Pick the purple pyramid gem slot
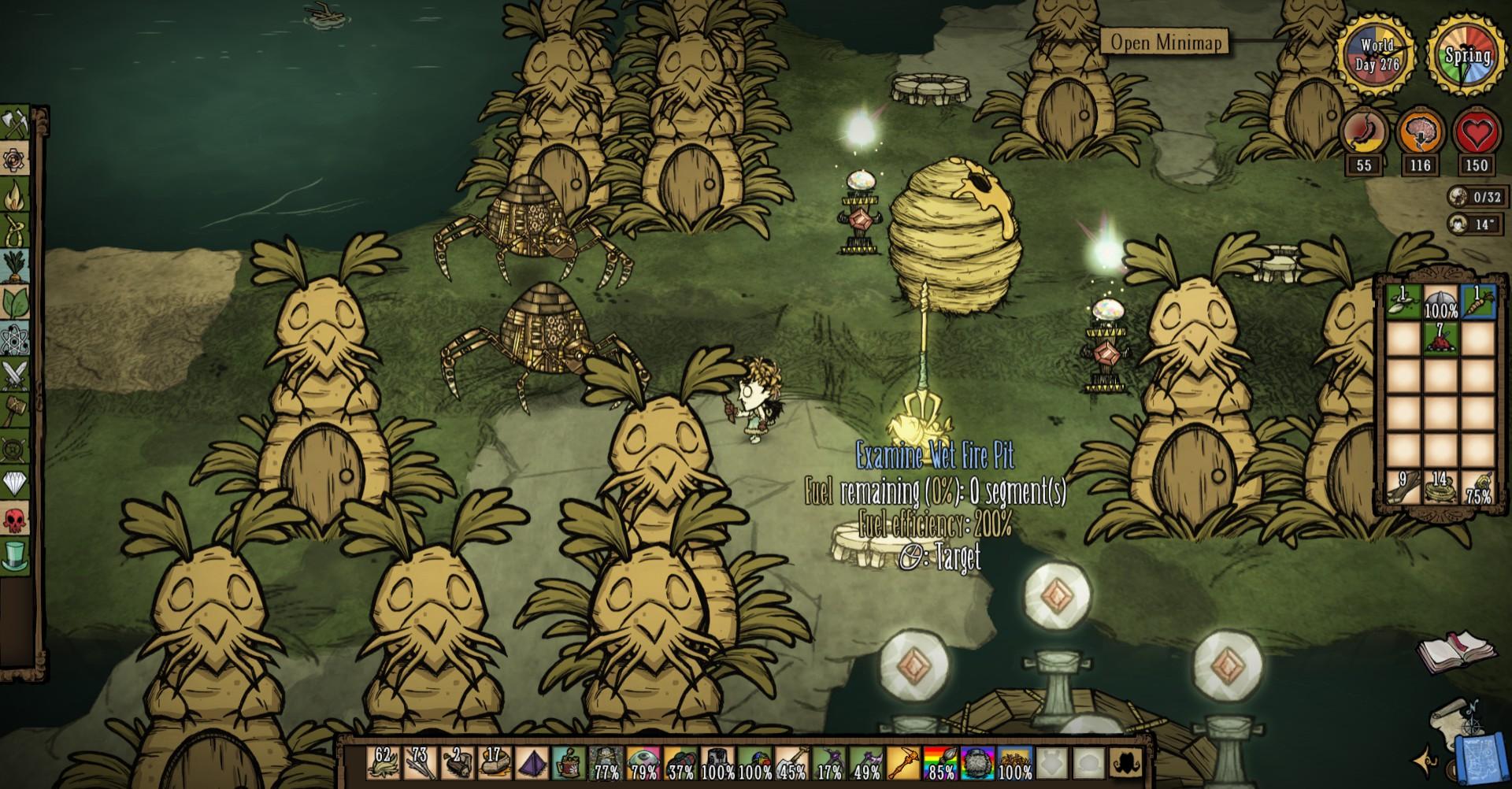Screen dimensions: 1512x789 (x=531, y=762)
